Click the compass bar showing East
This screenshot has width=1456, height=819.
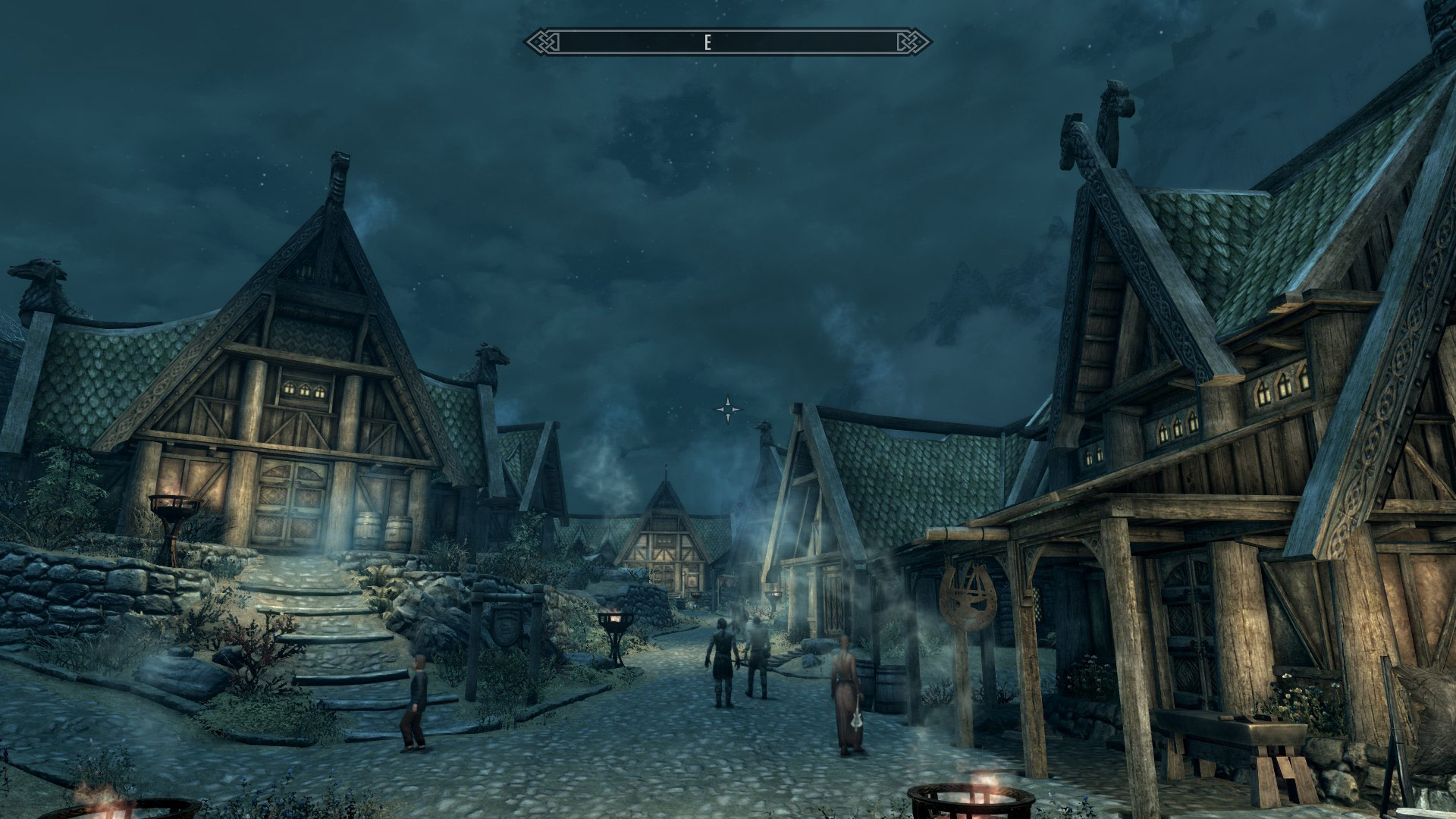point(728,42)
